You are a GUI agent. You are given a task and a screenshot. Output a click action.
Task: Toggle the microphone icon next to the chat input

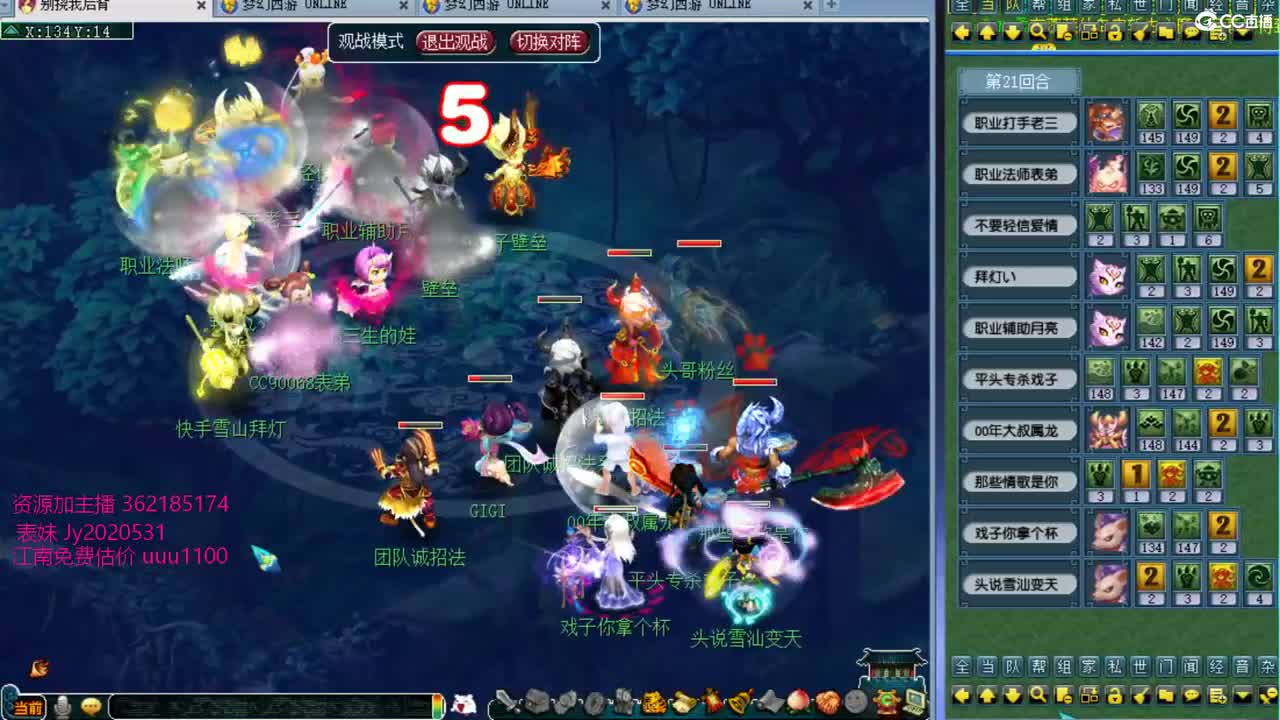pos(62,707)
